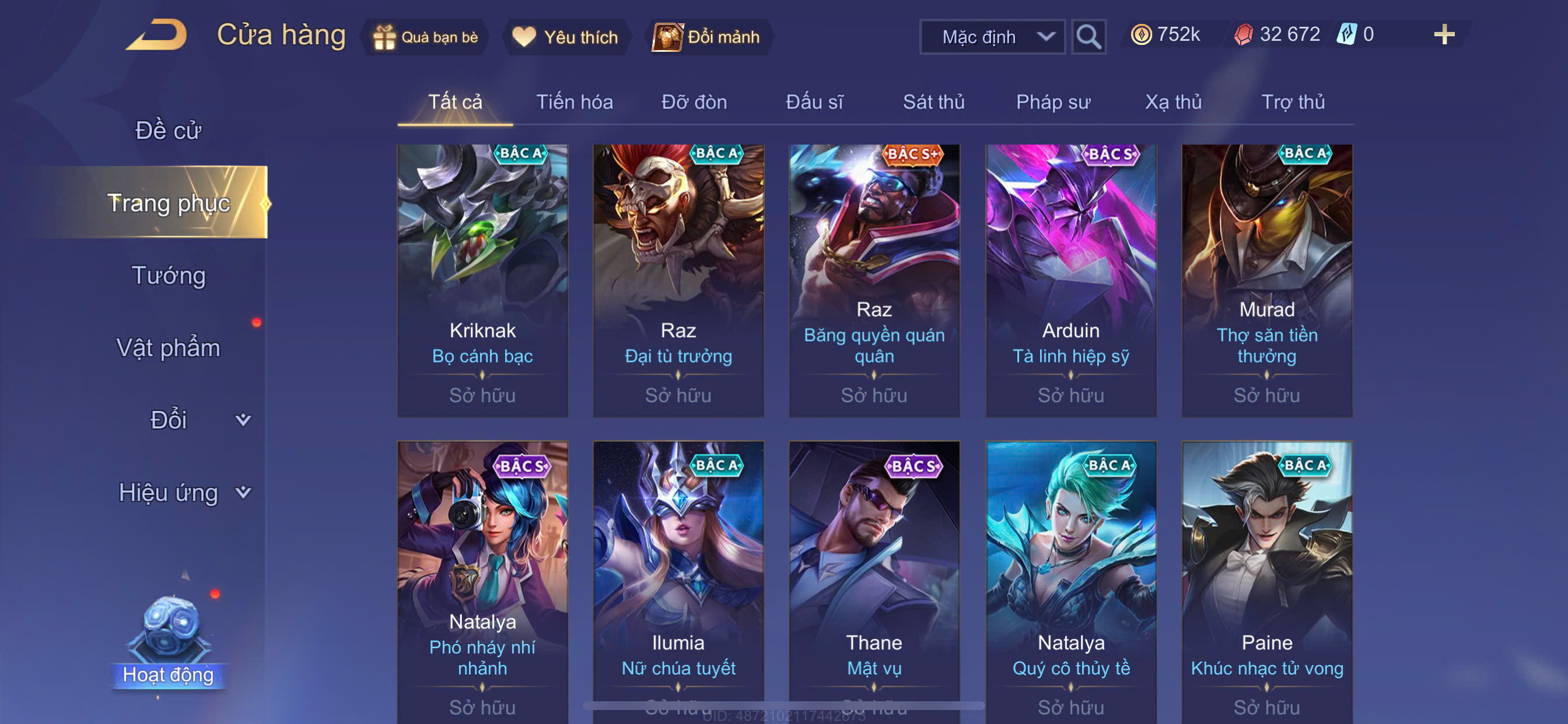Open Đổi mảnh fragment exchange
Viewport: 1568px width, 724px height.
(706, 37)
